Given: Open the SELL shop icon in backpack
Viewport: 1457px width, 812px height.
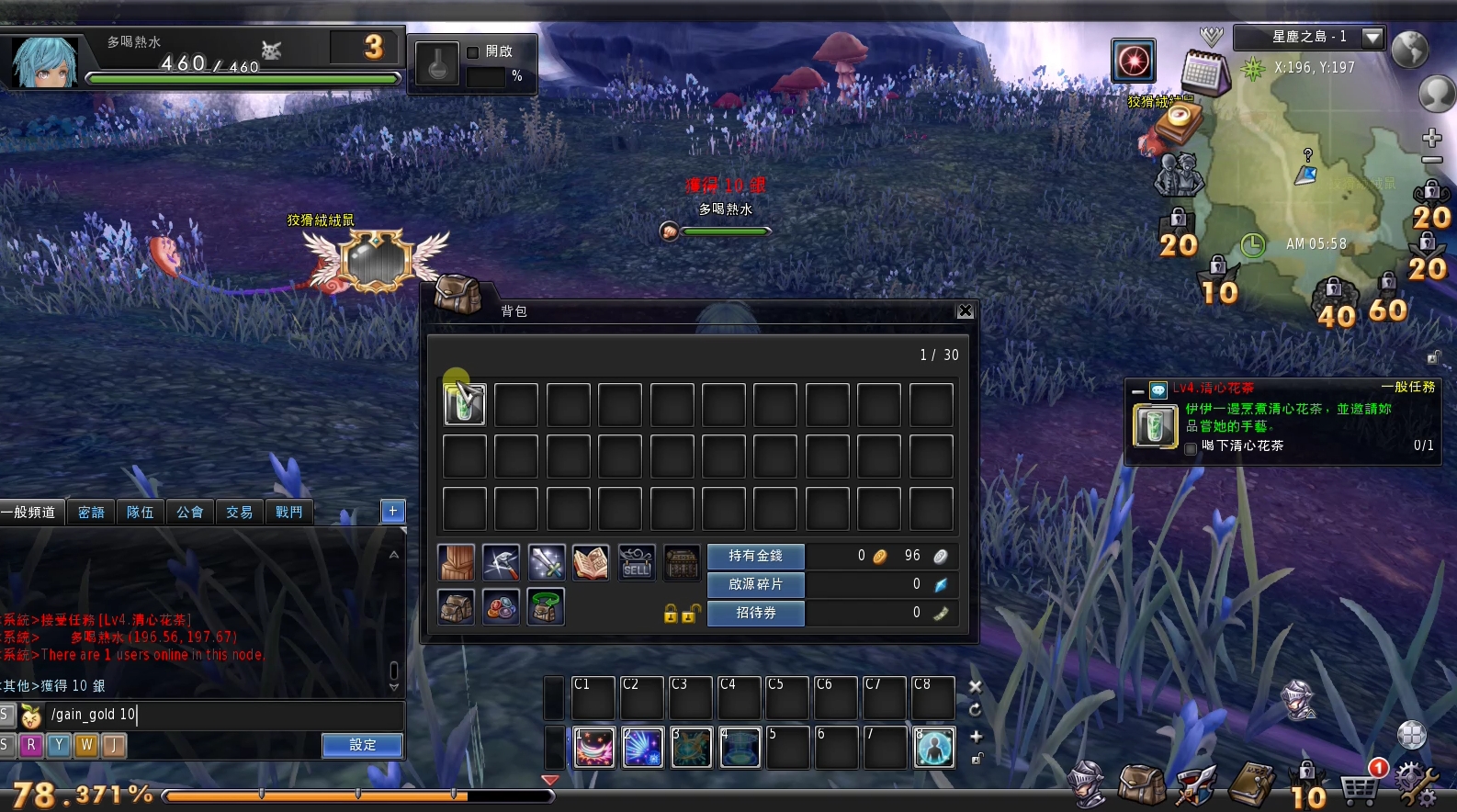Looking at the screenshot, I should coord(636,562).
